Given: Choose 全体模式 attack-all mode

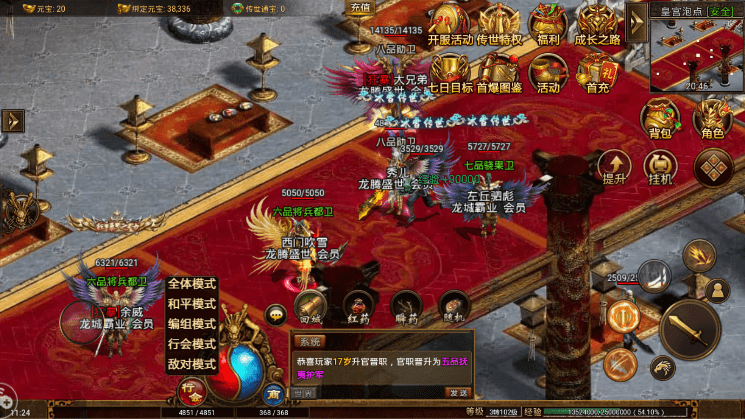Looking at the screenshot, I should click(x=191, y=284).
